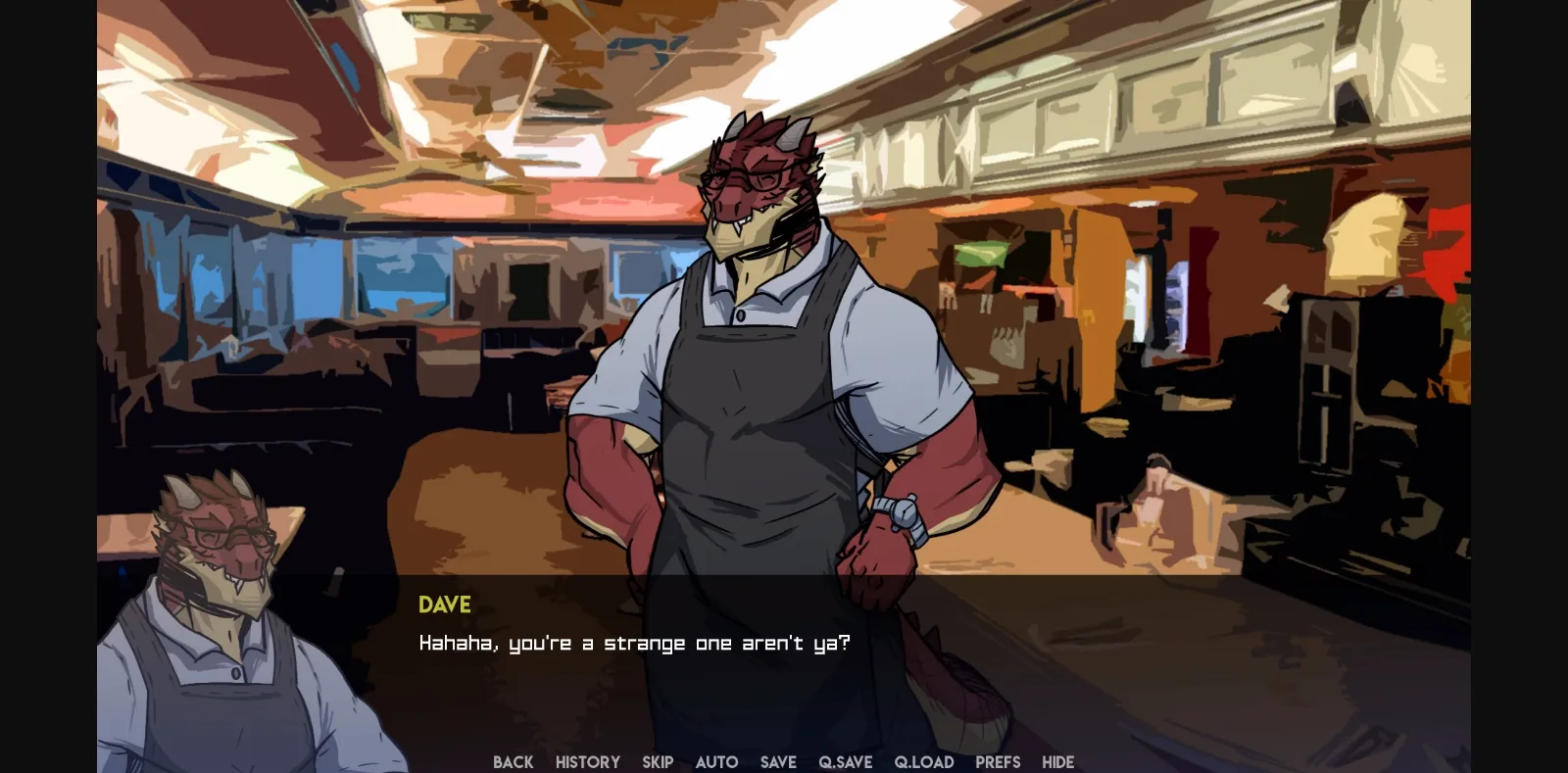Viewport: 1568px width, 773px height.
Task: Select the DAVE name label
Action: pos(444,604)
